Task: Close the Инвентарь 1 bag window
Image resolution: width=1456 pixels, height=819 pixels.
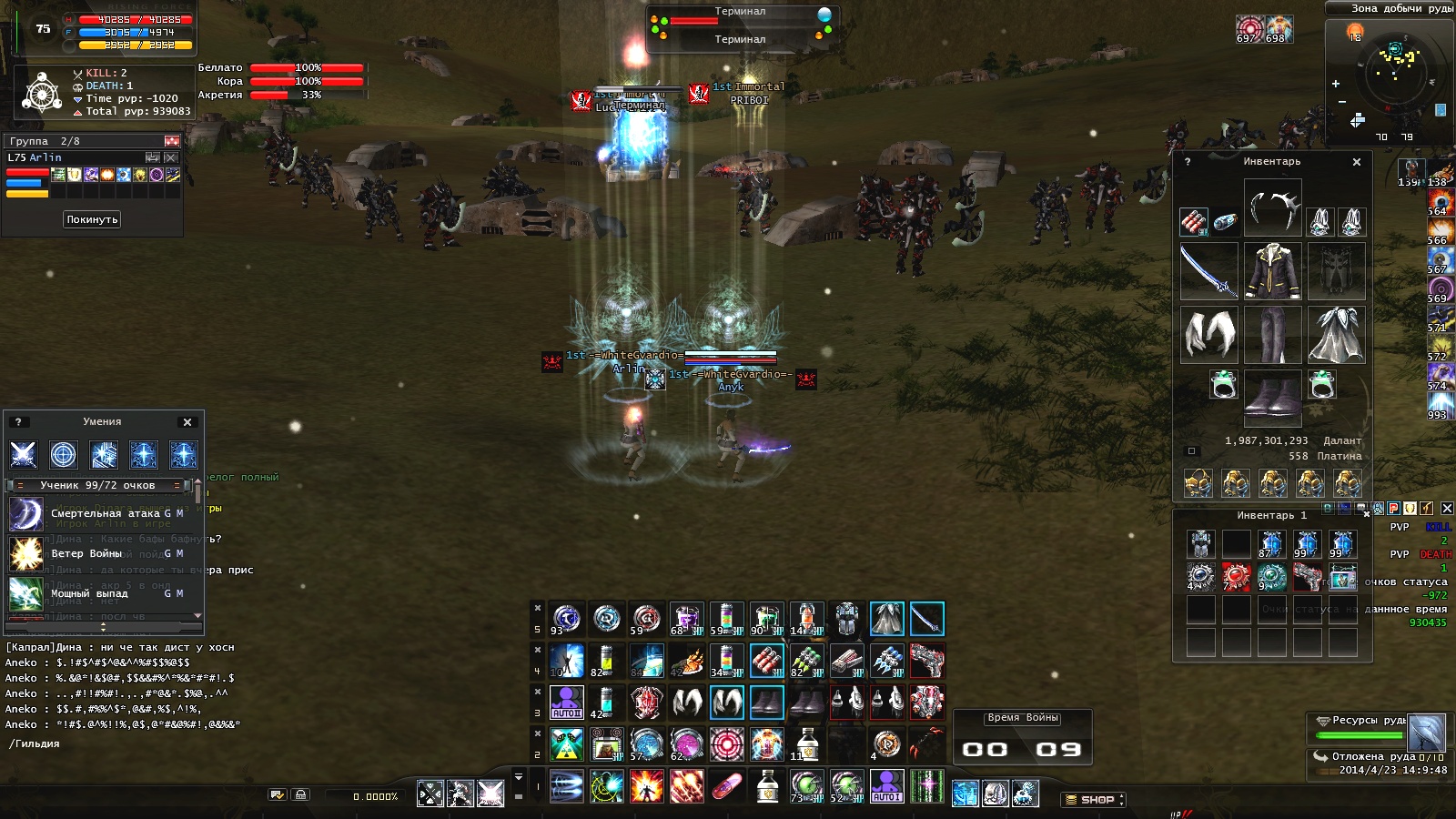Action: tap(1366, 515)
